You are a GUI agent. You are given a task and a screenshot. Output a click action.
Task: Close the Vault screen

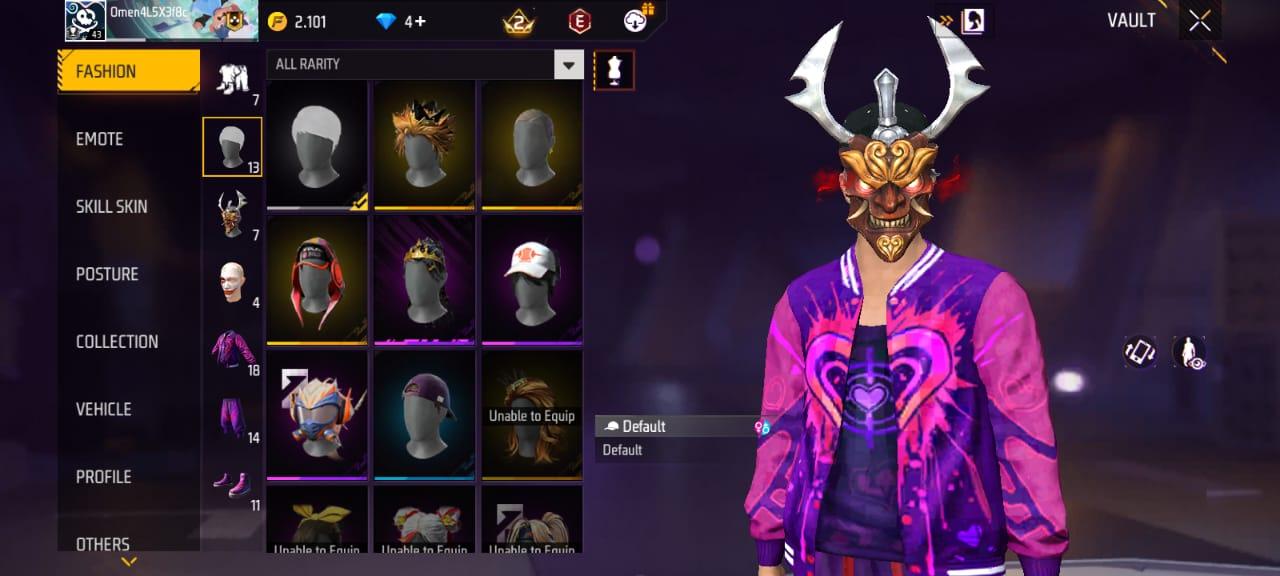coord(1200,20)
